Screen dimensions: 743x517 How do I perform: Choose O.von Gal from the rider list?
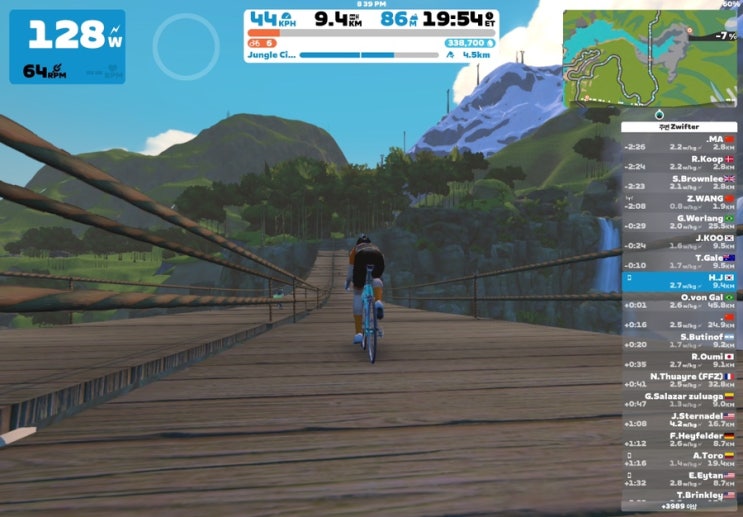pyautogui.click(x=680, y=300)
